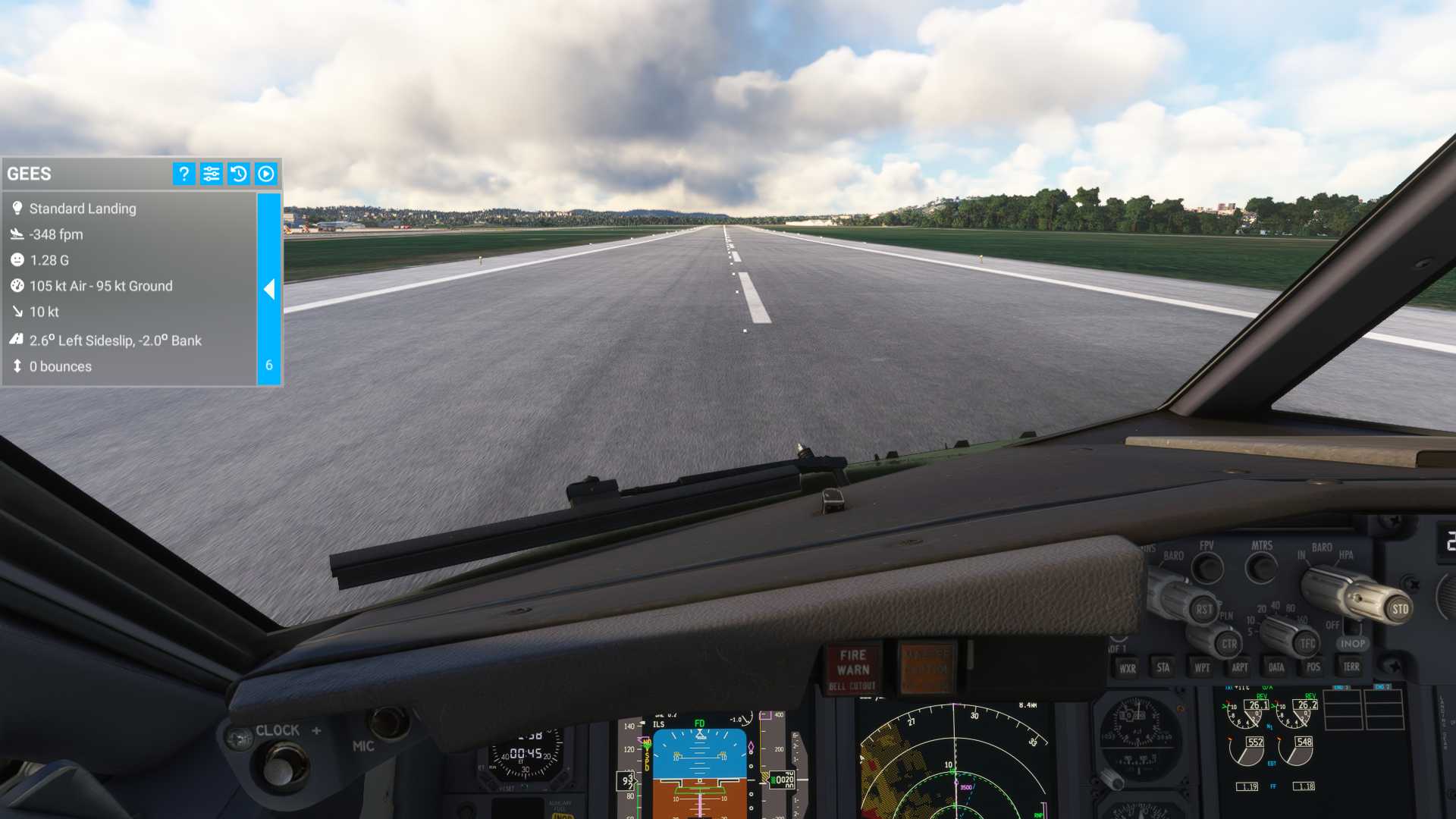Collapse the GEES panel with the side arrow
Viewport: 1456px width, 819px height.
coord(269,290)
